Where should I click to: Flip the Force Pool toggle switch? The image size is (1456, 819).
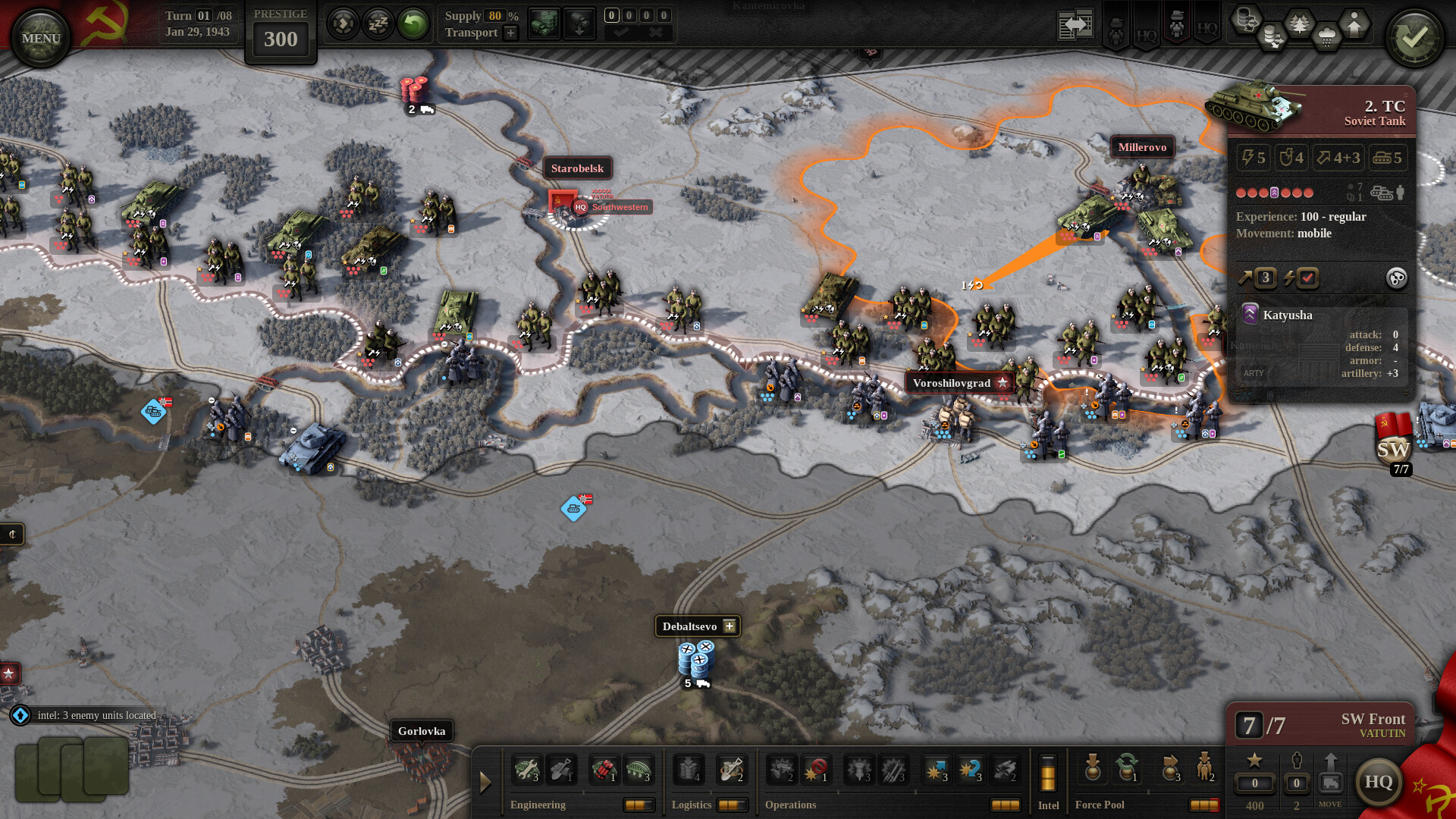point(1204,806)
